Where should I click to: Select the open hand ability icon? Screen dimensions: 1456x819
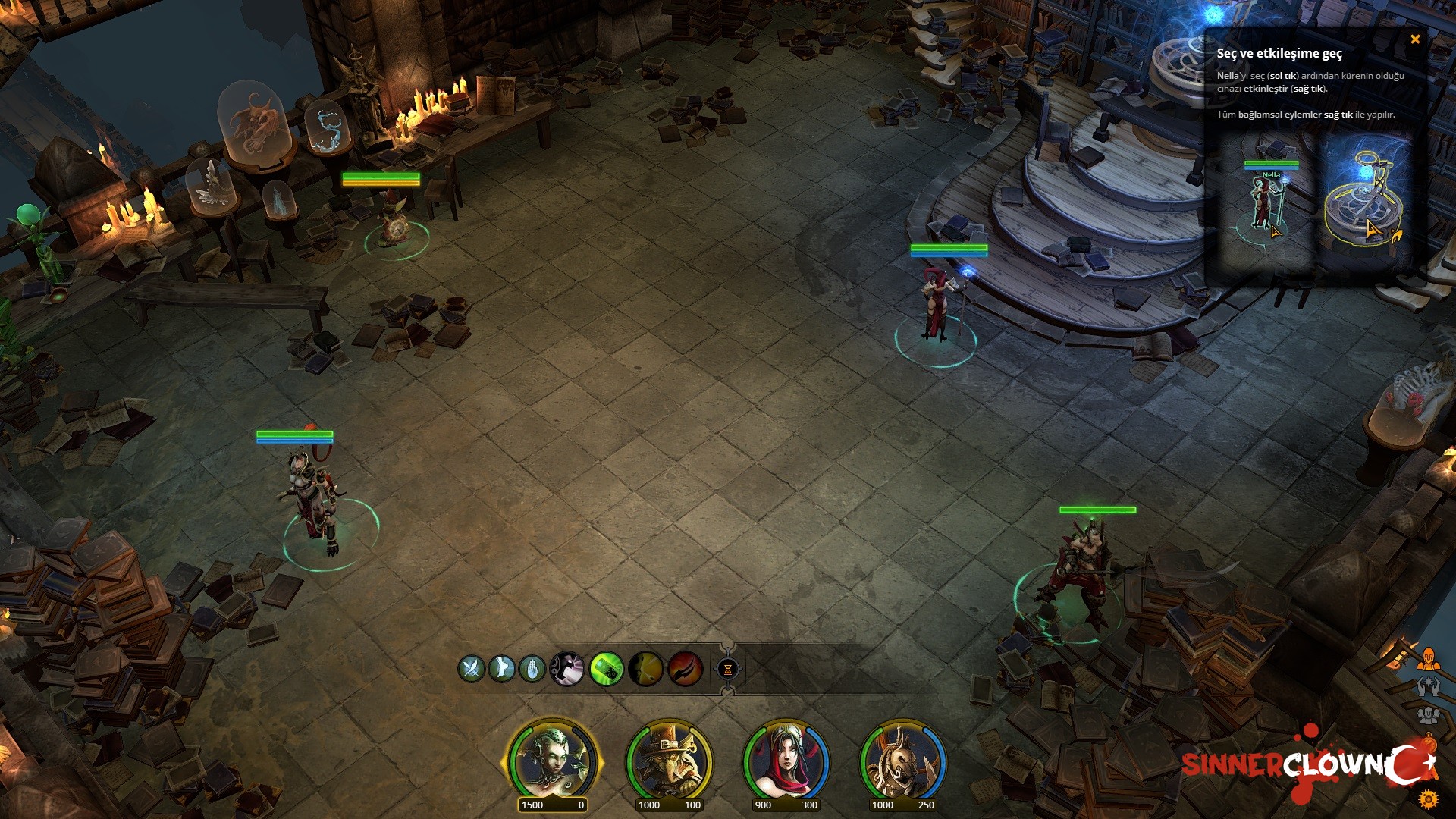pyautogui.click(x=532, y=669)
